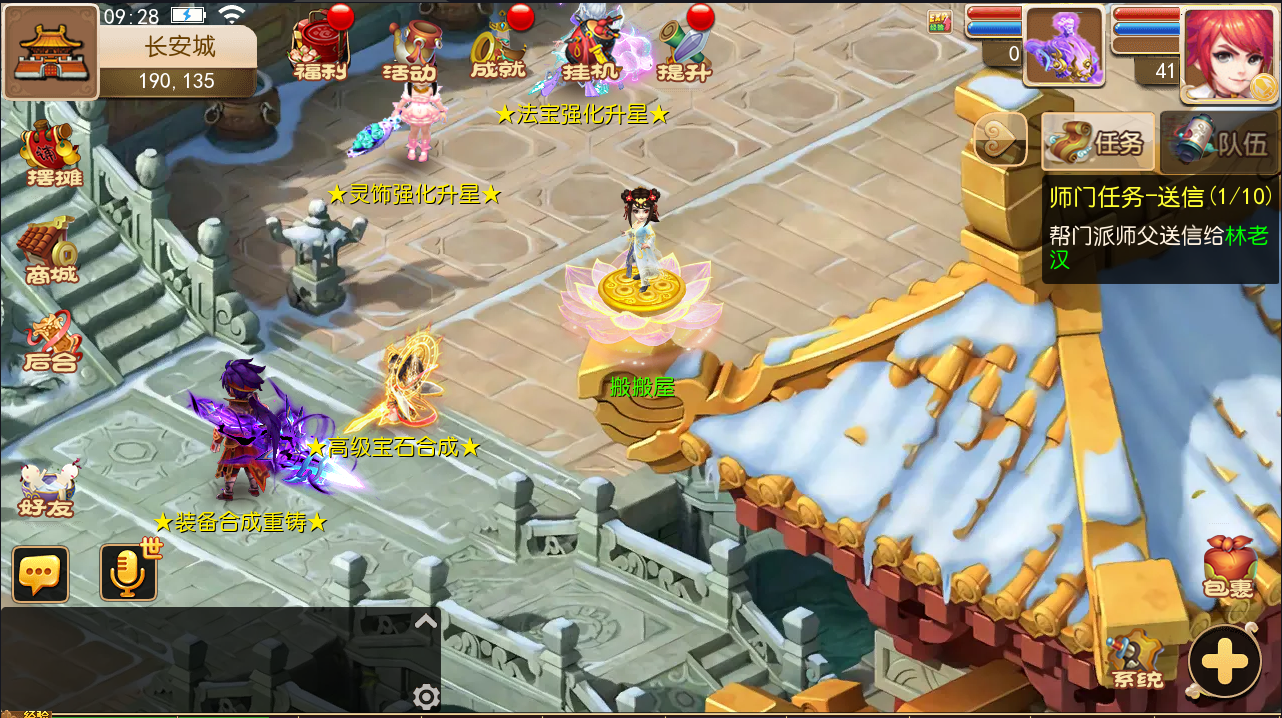1282x718 pixels.
Task: Select the 师门任务-送信 quest entry
Action: click(x=1160, y=228)
